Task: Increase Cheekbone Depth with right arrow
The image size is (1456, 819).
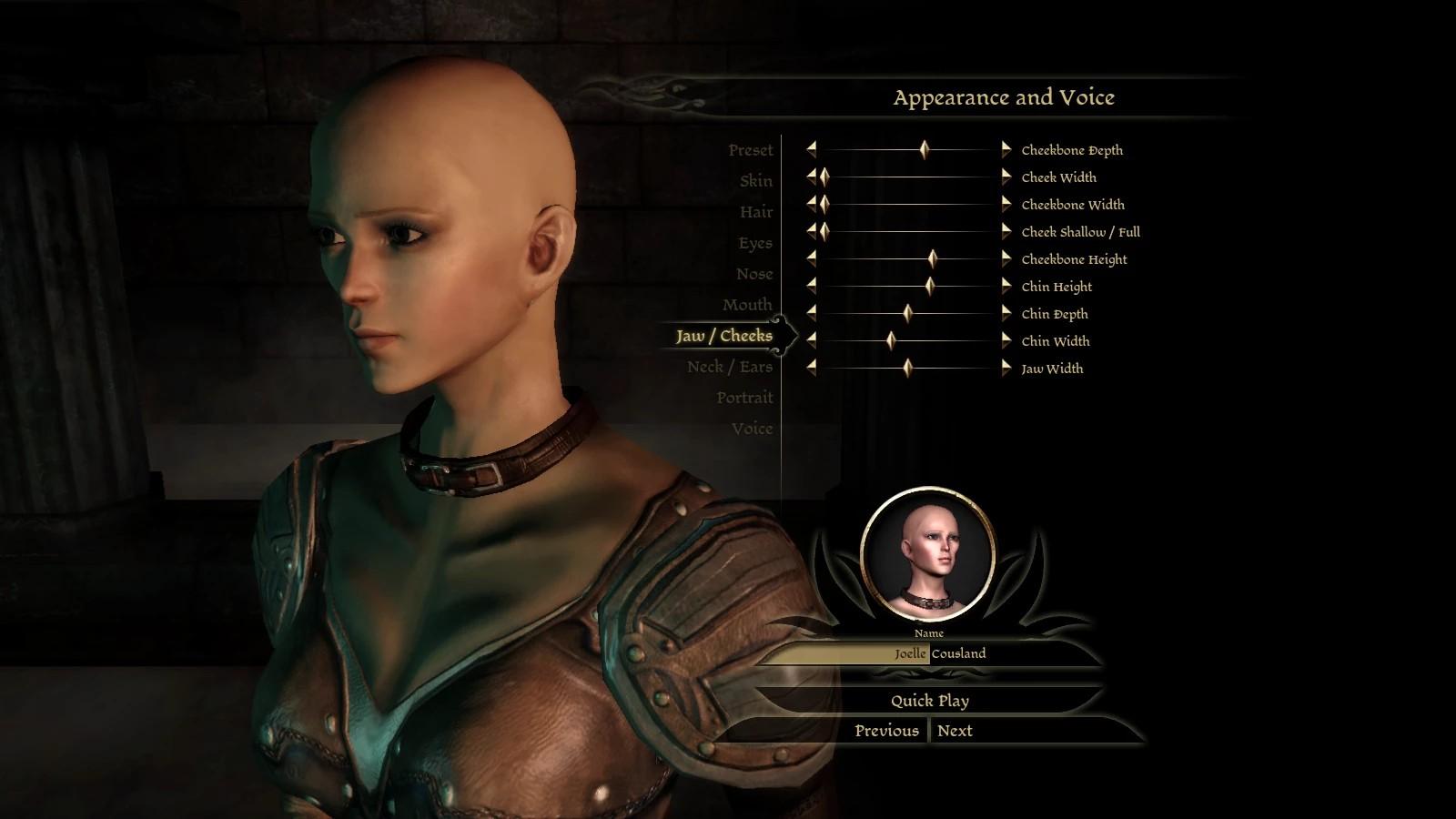Action: 1006,149
